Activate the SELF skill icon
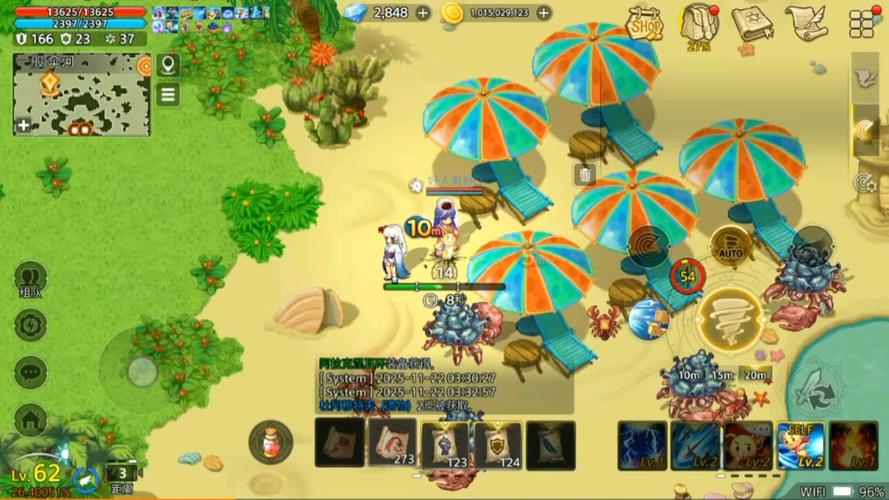This screenshot has width=889, height=500. pyautogui.click(x=801, y=445)
